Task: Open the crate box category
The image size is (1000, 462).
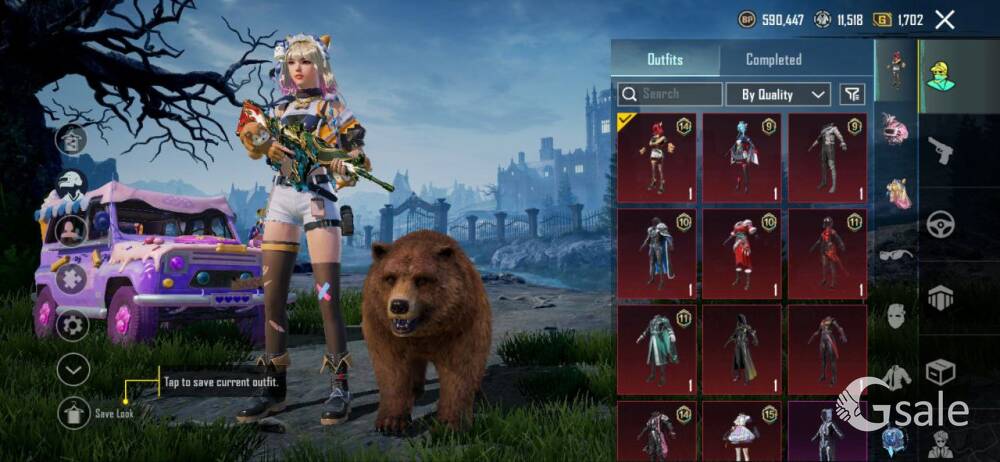Action: pyautogui.click(x=940, y=372)
